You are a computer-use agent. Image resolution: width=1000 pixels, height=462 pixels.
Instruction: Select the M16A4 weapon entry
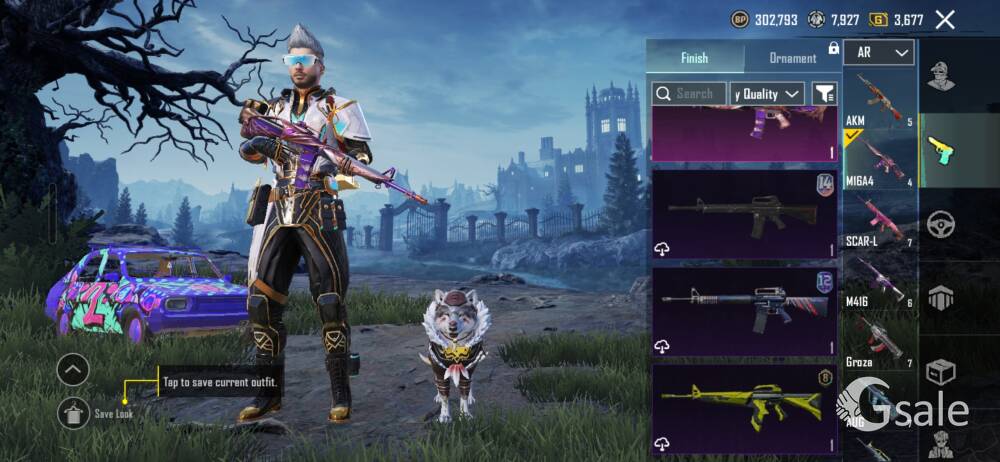(879, 160)
